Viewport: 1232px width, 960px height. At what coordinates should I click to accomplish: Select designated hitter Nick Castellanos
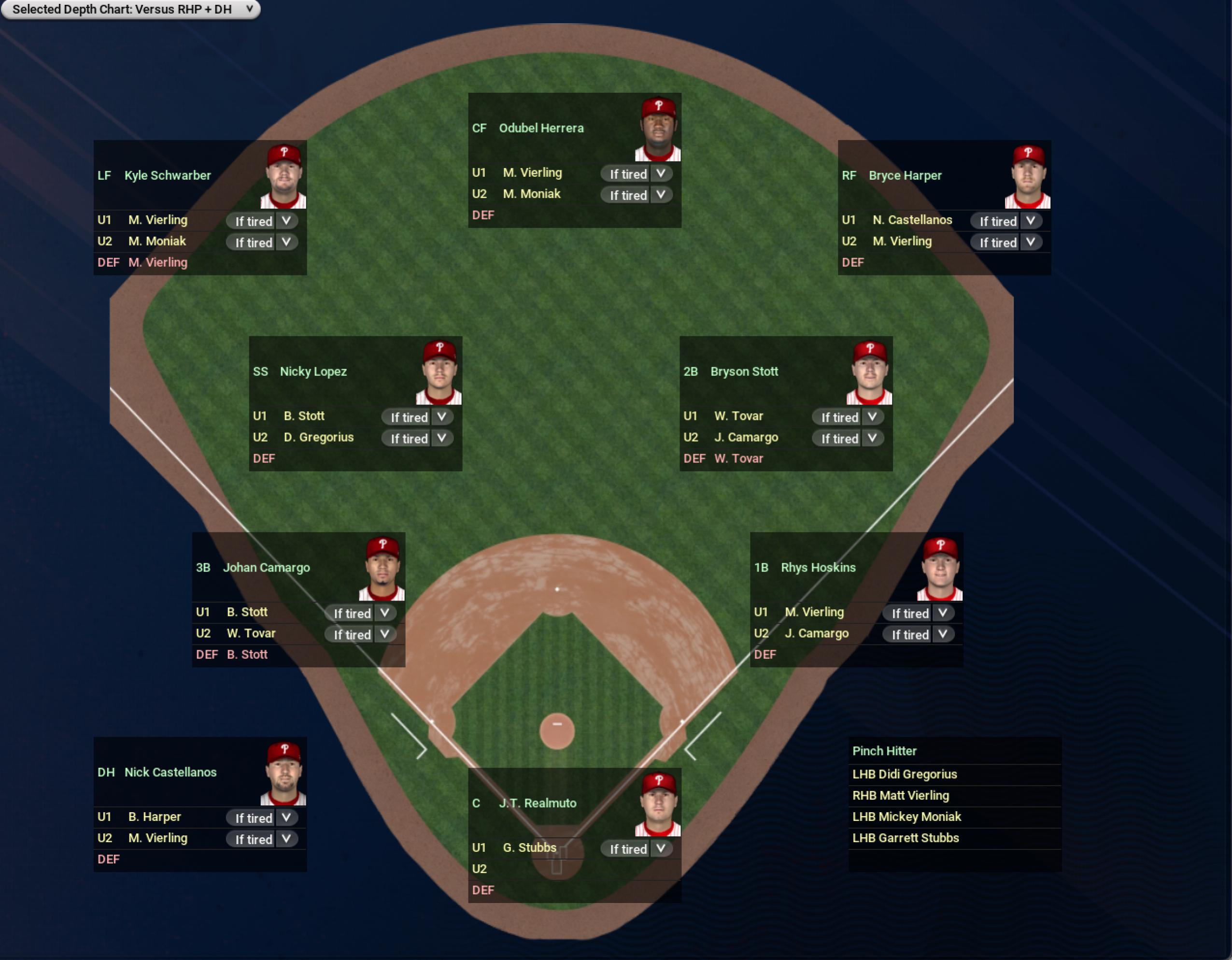(170, 772)
